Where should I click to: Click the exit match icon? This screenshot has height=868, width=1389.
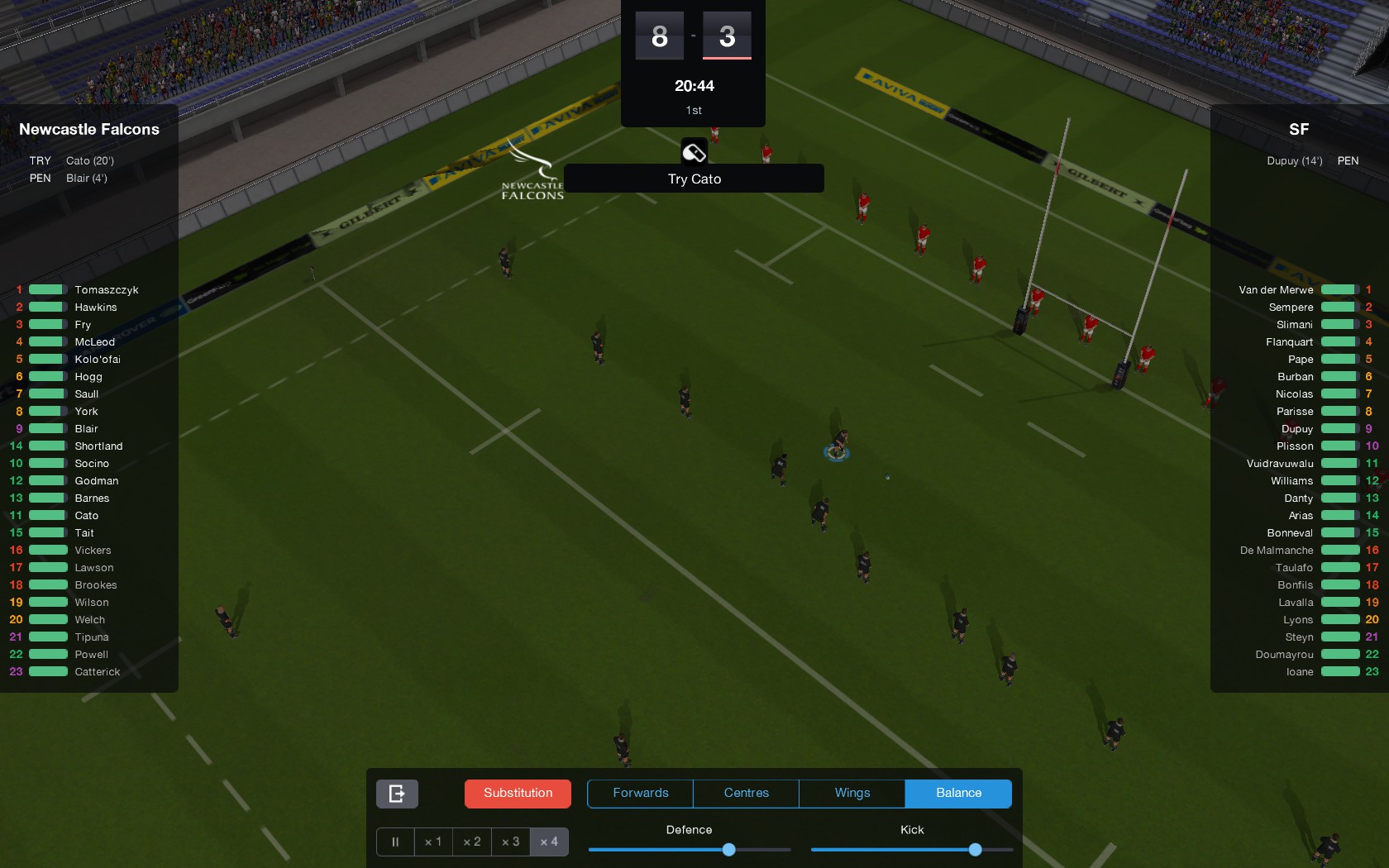click(396, 793)
